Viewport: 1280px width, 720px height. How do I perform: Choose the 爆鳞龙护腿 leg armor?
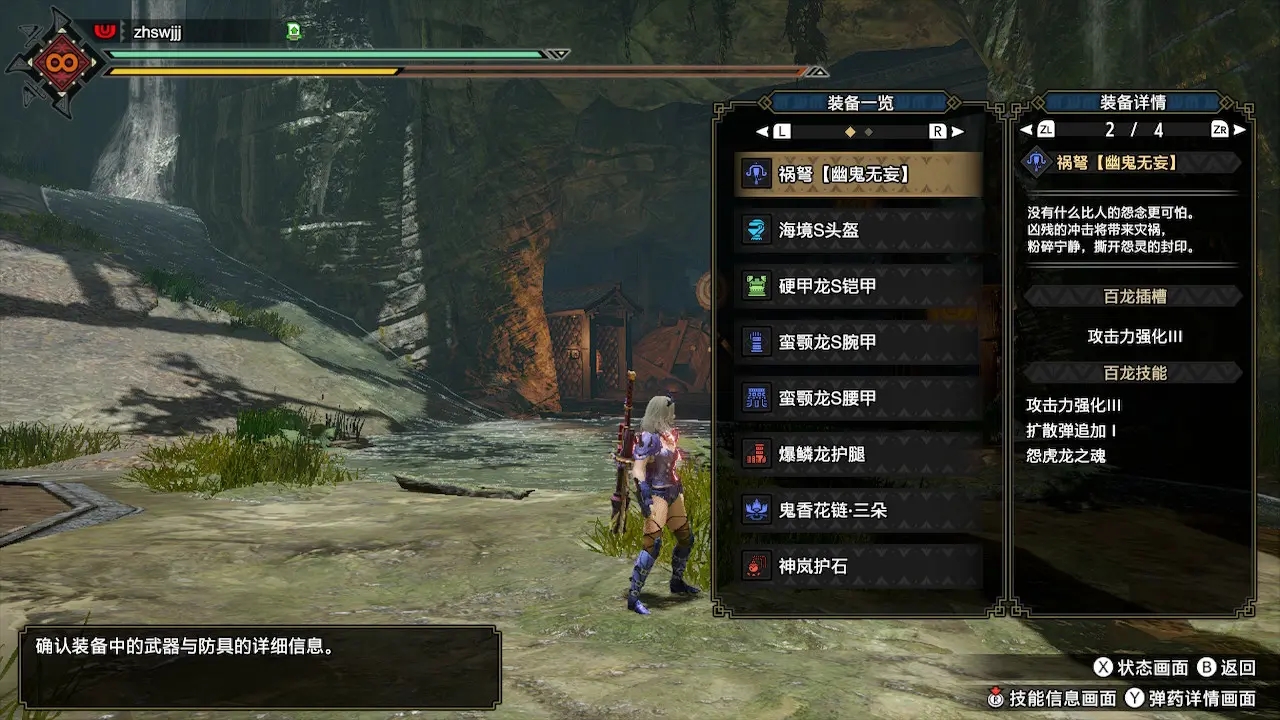pyautogui.click(x=858, y=454)
